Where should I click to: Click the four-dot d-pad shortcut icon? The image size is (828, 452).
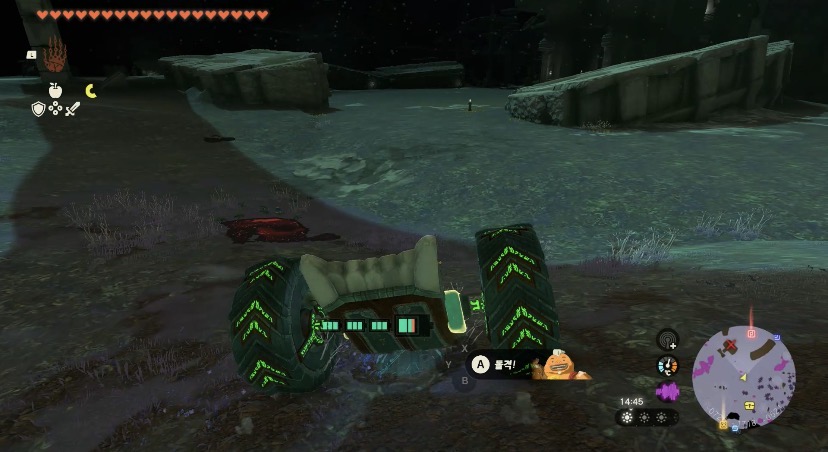[x=55, y=108]
